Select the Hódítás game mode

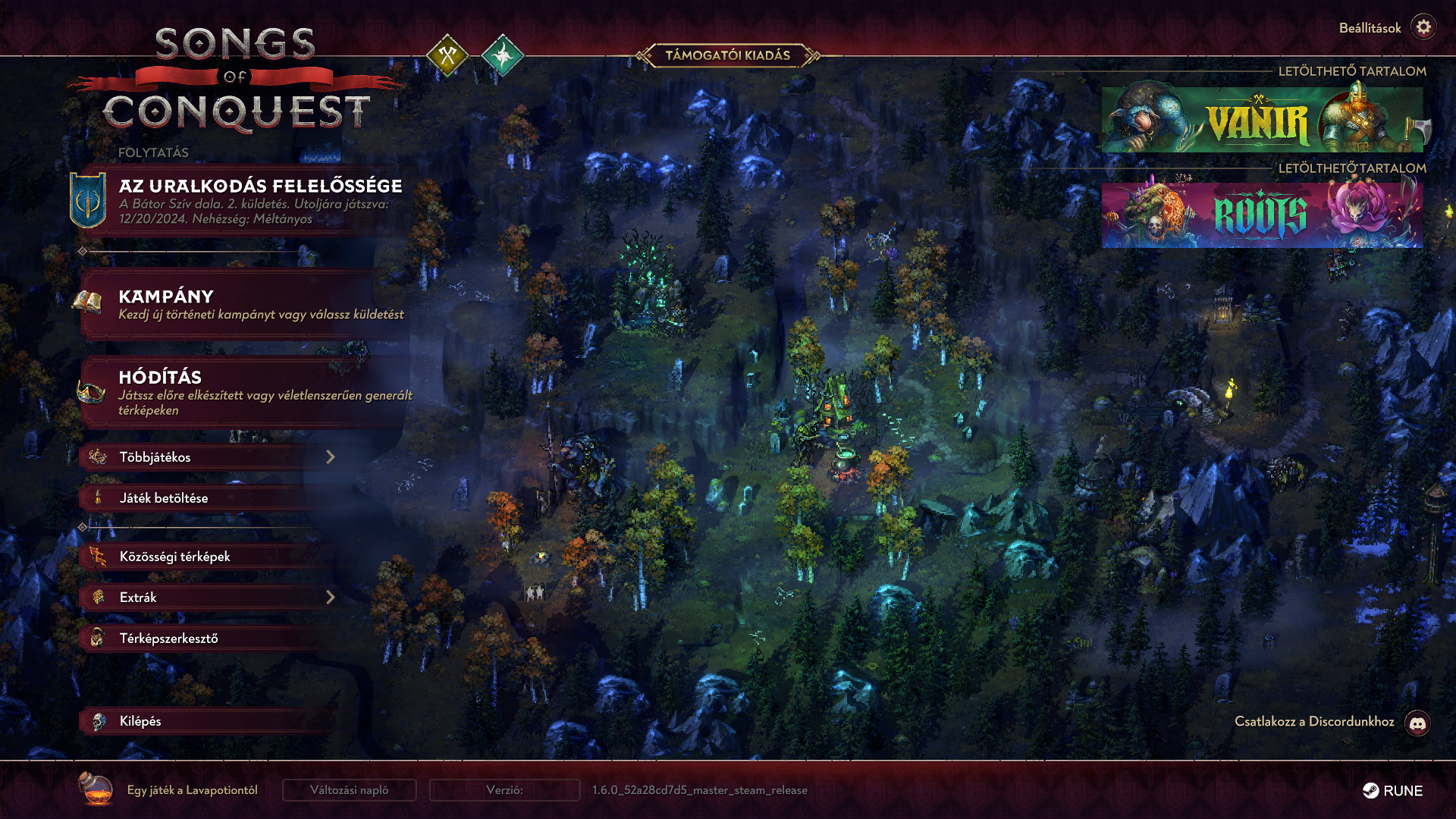click(x=243, y=392)
